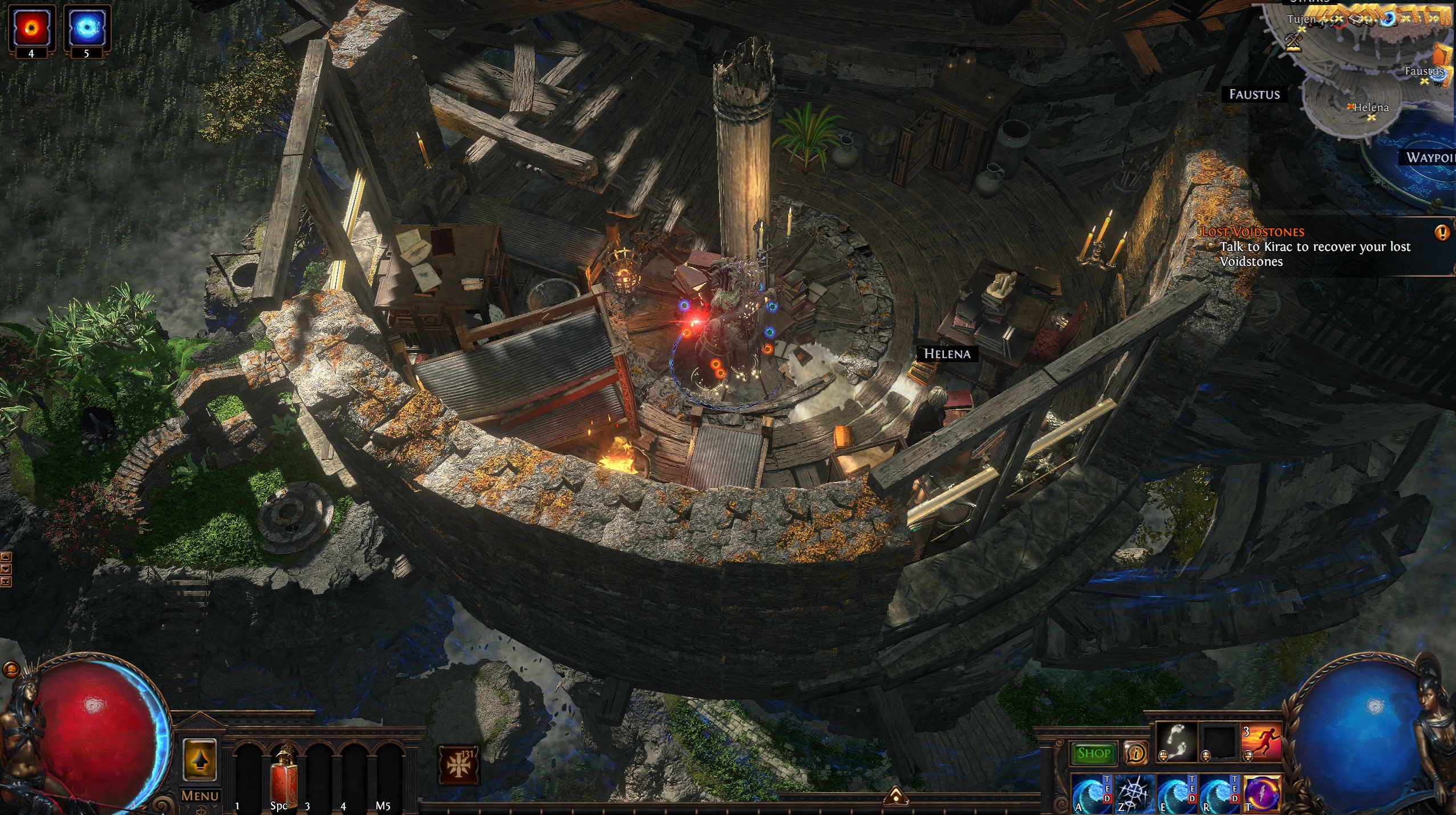The width and height of the screenshot is (1456, 815).
Task: Select the wave skill bound to E
Action: 1177,793
